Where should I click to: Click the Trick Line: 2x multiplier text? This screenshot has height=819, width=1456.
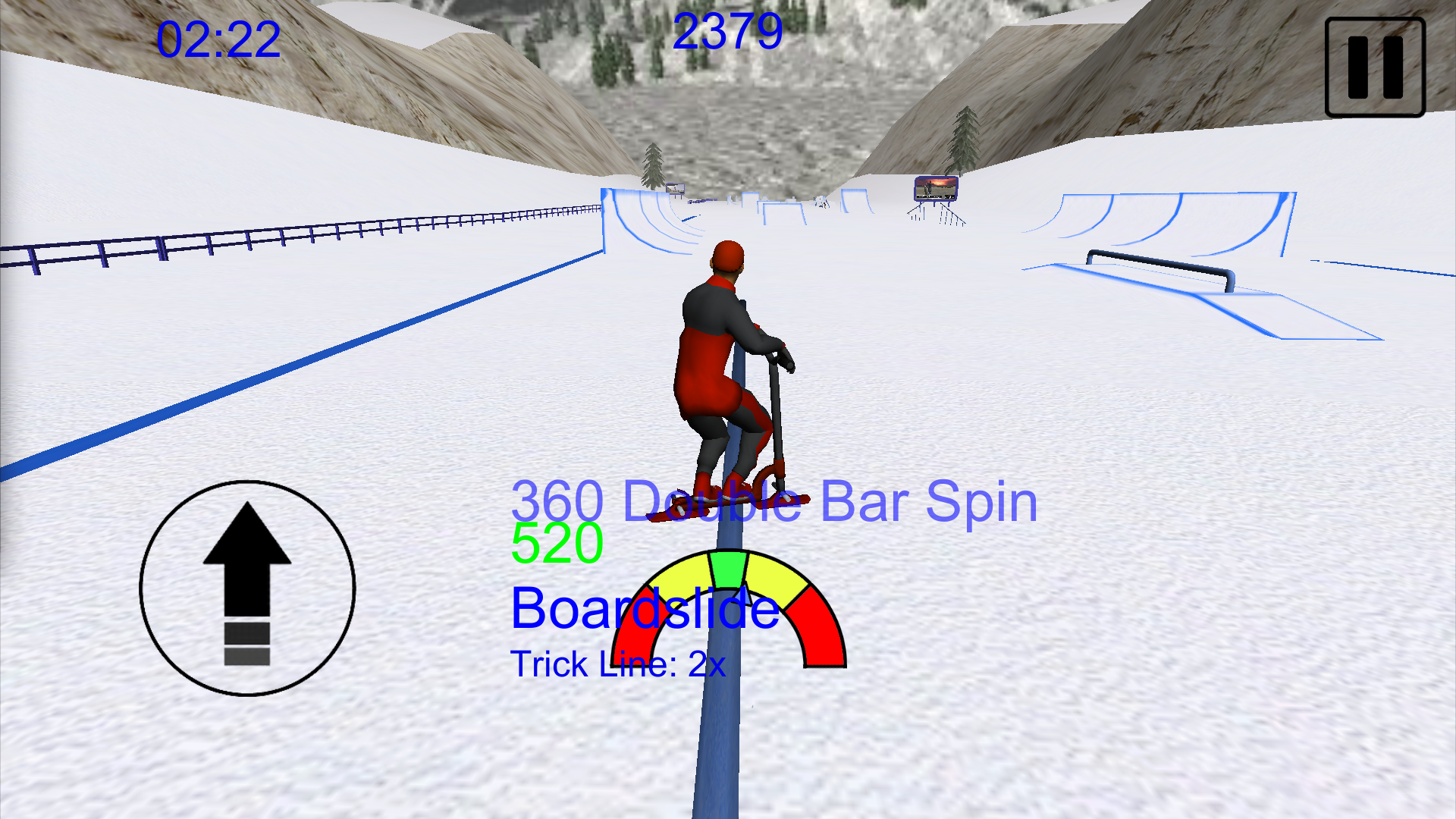618,664
